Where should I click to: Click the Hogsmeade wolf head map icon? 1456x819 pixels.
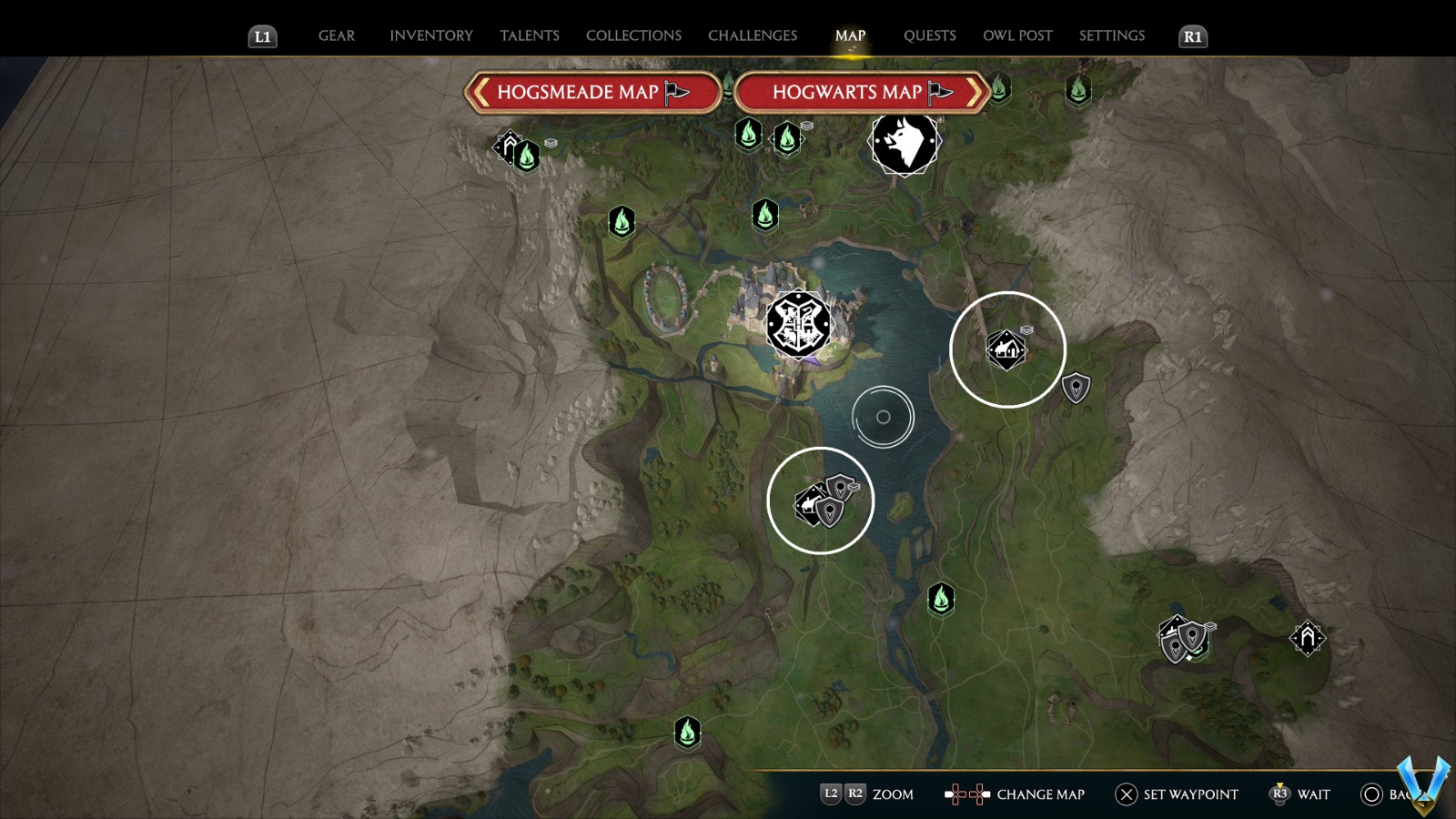click(904, 143)
